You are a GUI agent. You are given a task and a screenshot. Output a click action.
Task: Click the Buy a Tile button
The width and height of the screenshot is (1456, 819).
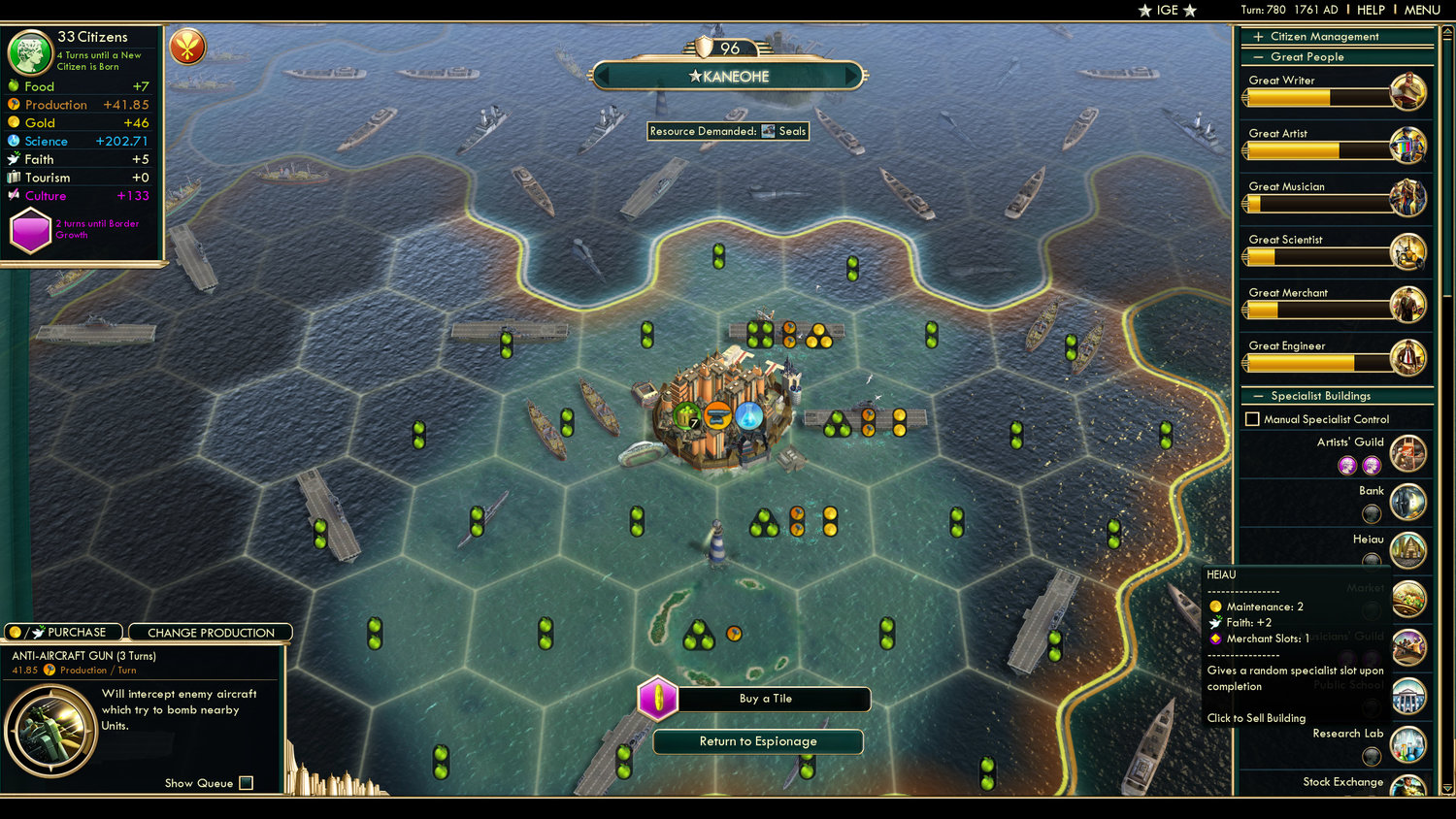[x=765, y=699]
